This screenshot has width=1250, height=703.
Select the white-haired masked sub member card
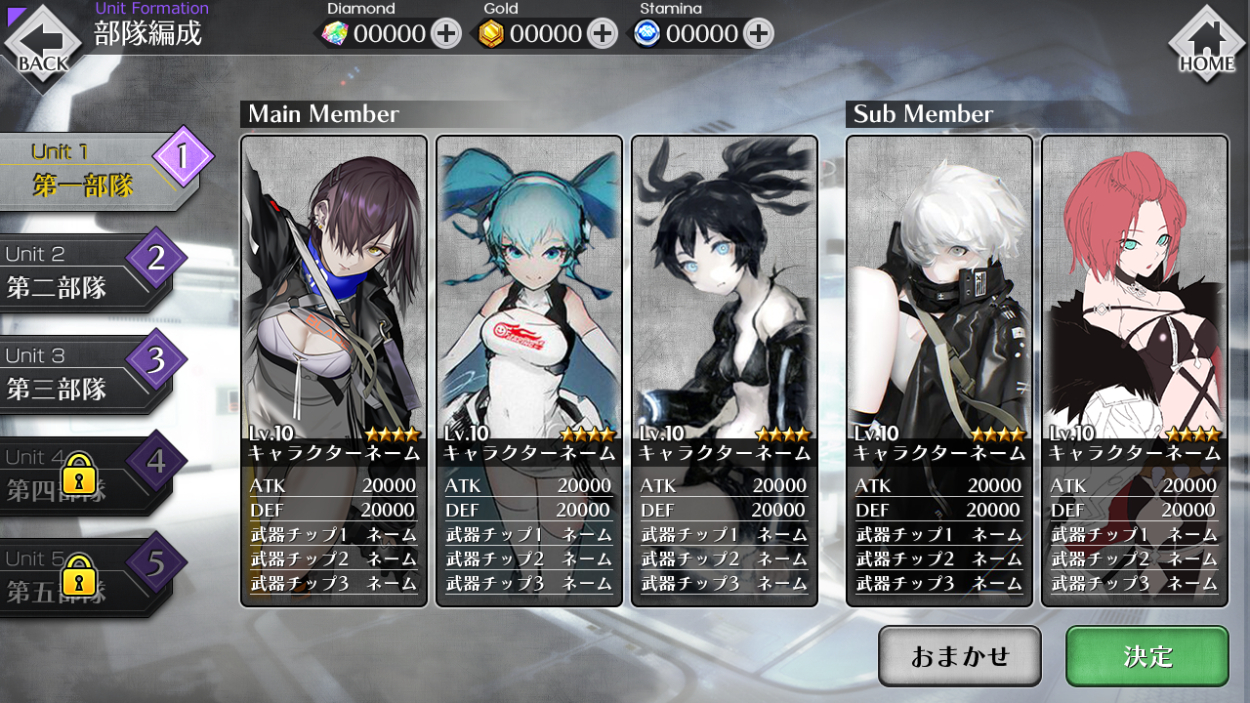939,370
